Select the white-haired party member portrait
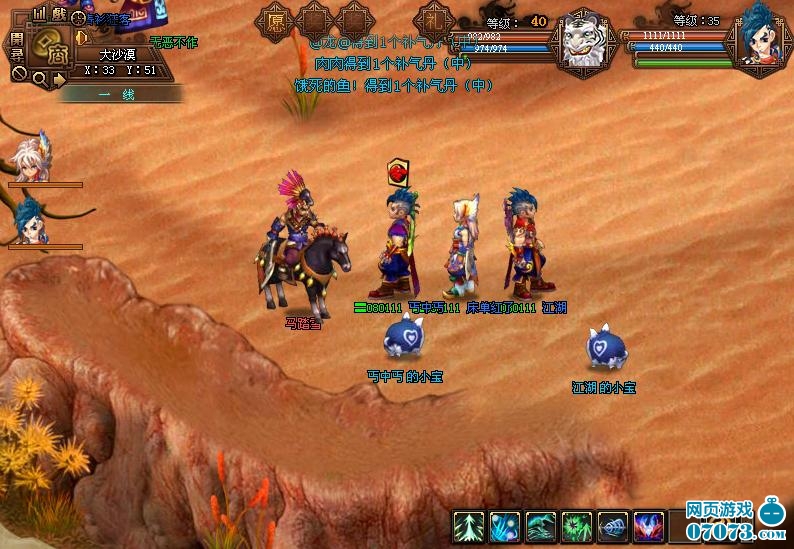 coord(30,160)
